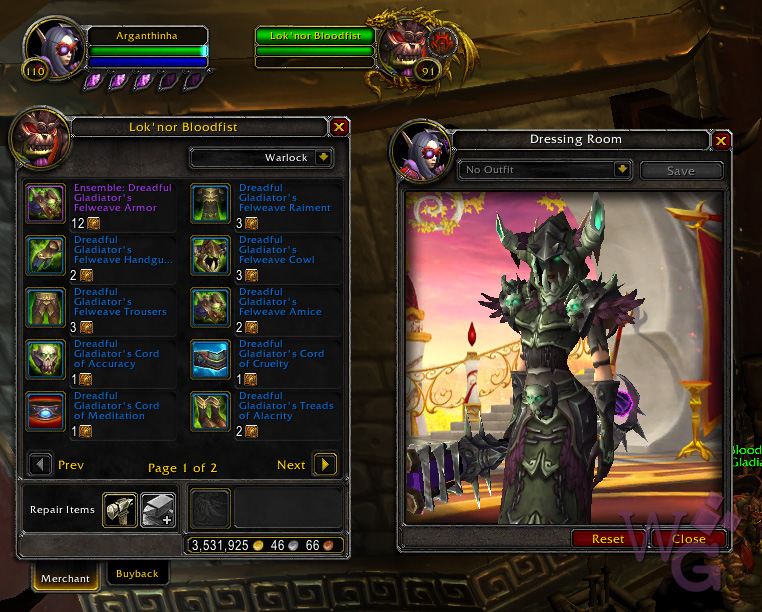The width and height of the screenshot is (762, 612).
Task: Open the No Outfit dropdown
Action: 622,170
